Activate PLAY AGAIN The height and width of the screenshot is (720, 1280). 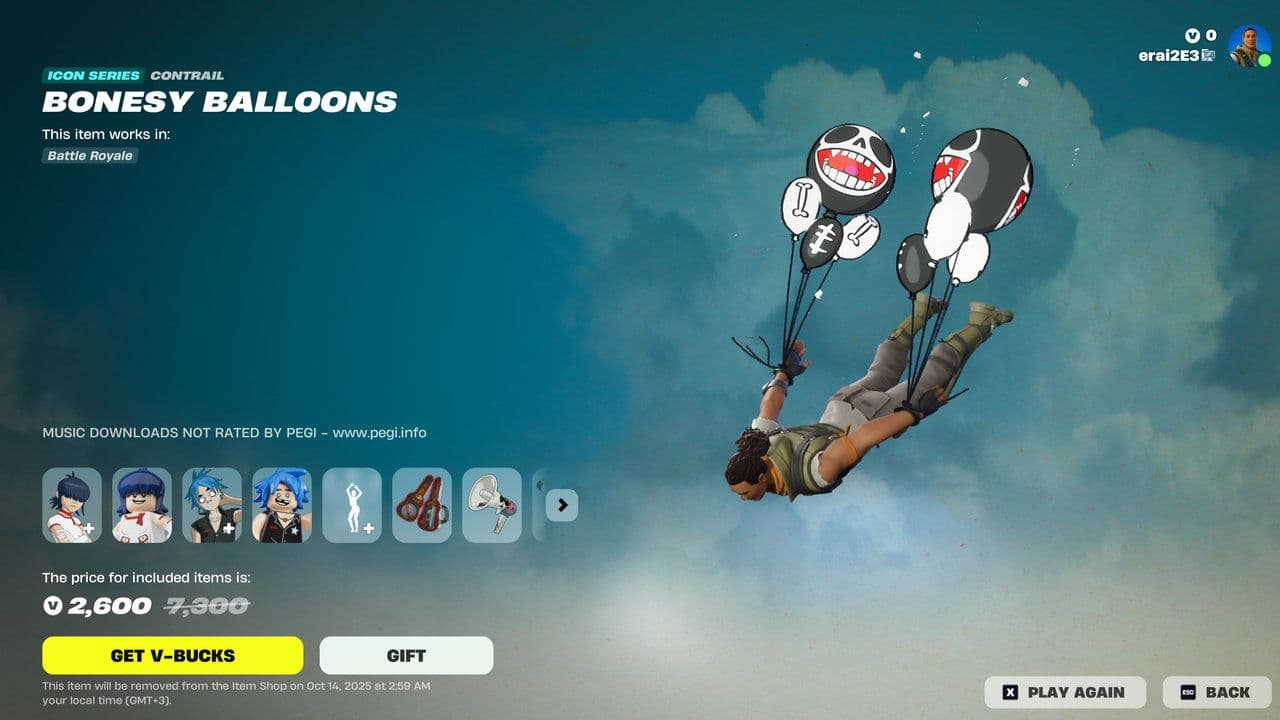pyautogui.click(x=1064, y=692)
